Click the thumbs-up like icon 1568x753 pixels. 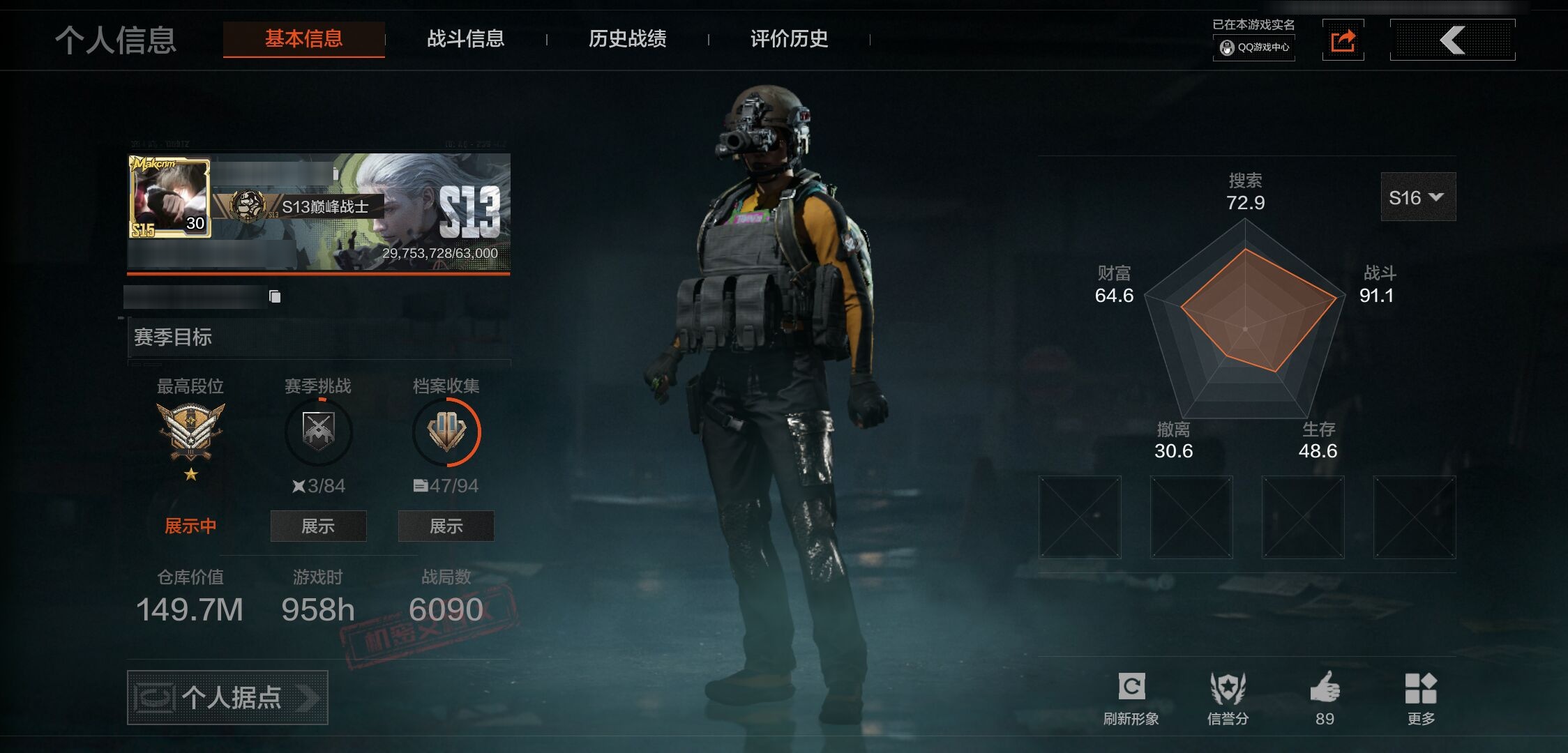(1325, 687)
